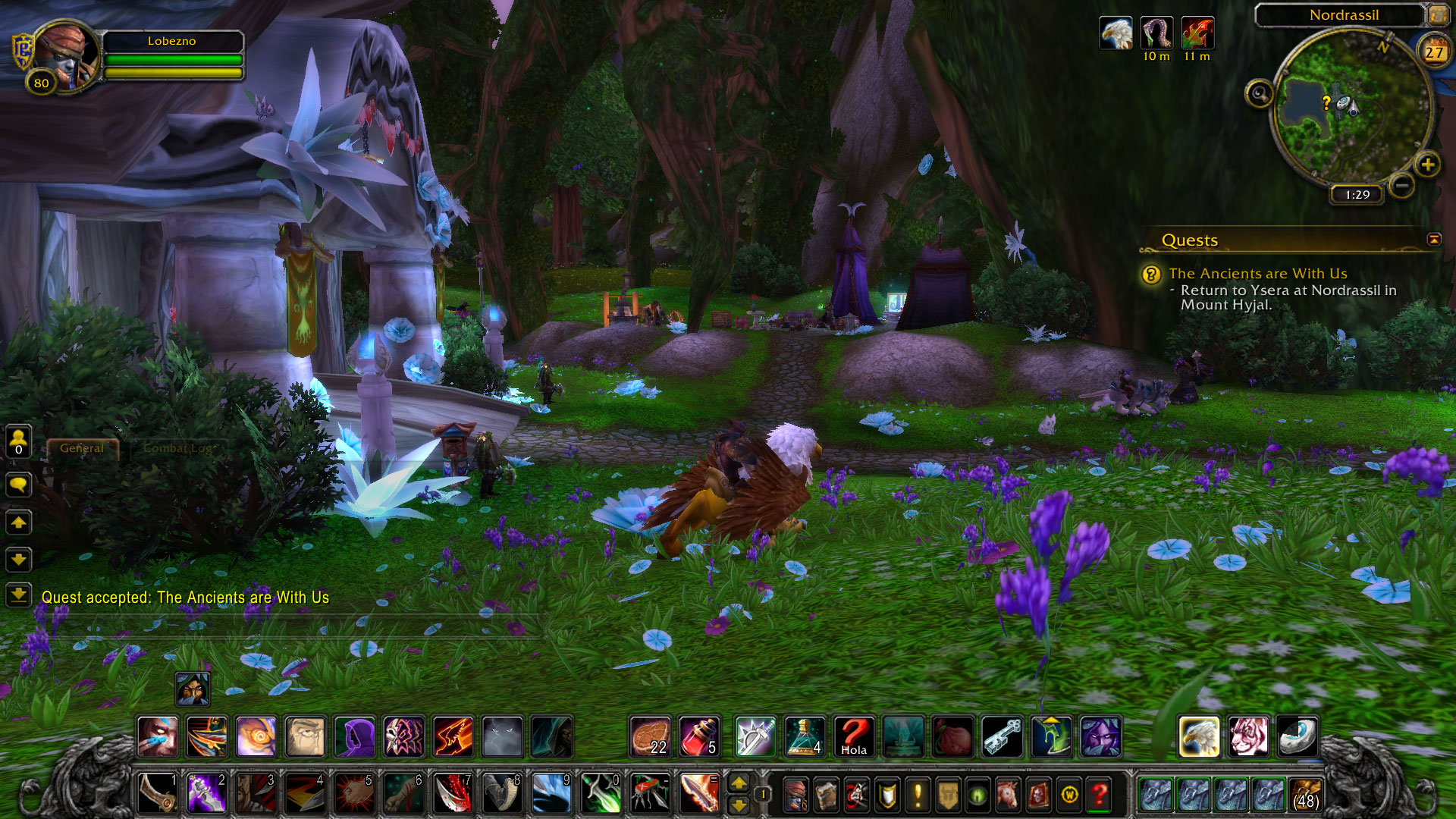Viewport: 1456px width, 819px height.
Task: Open the General chat tab
Action: click(x=82, y=448)
